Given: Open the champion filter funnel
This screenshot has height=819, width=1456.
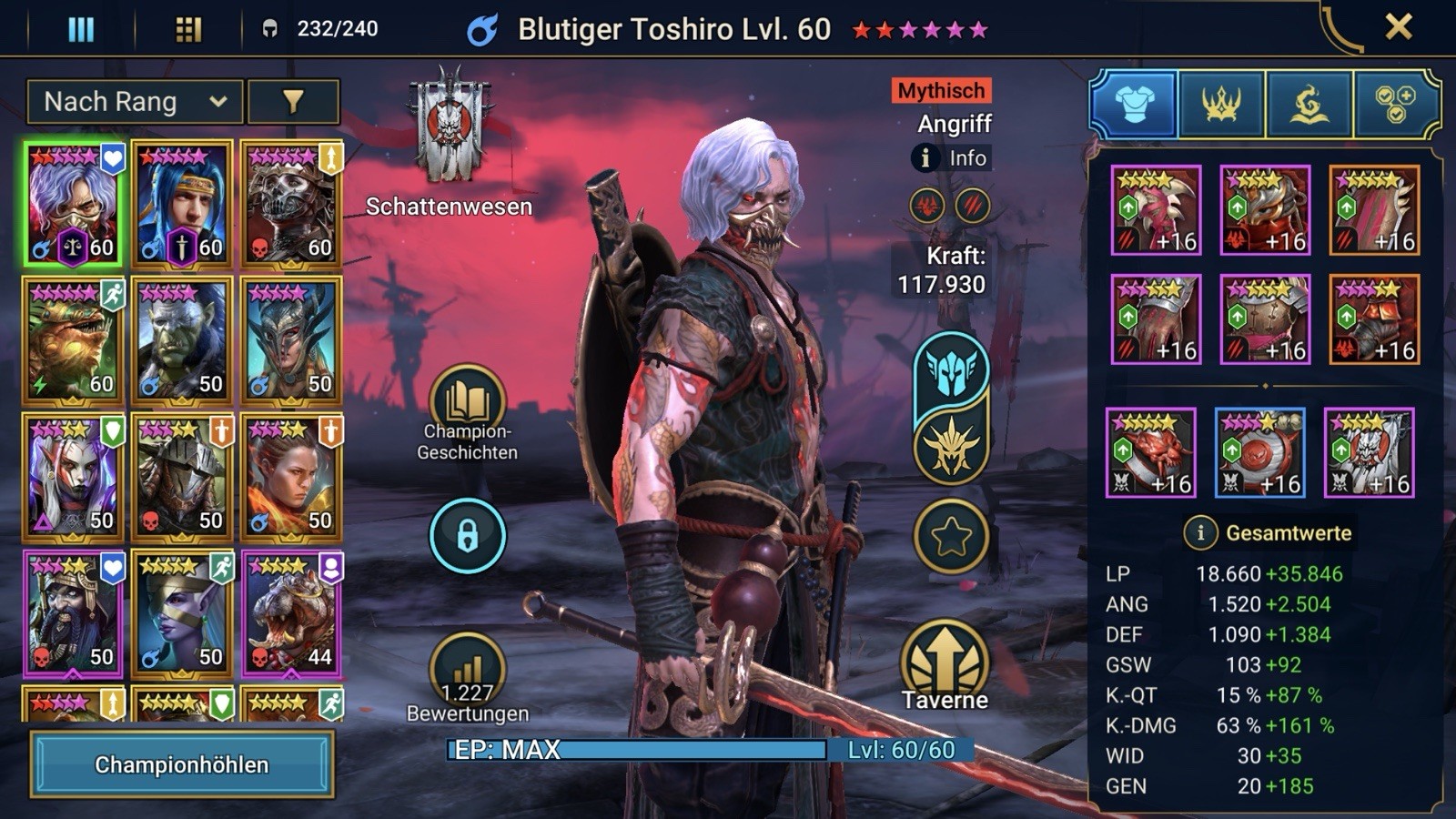Looking at the screenshot, I should pos(293,102).
